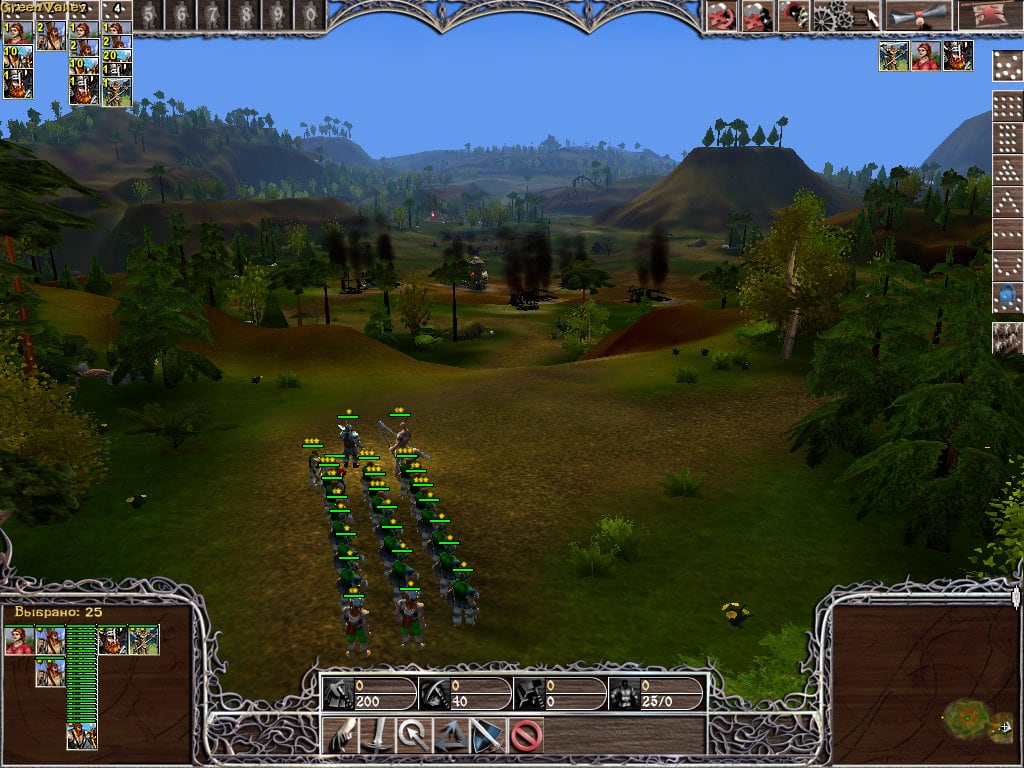
Task: Open the gears options menu
Action: point(829,15)
